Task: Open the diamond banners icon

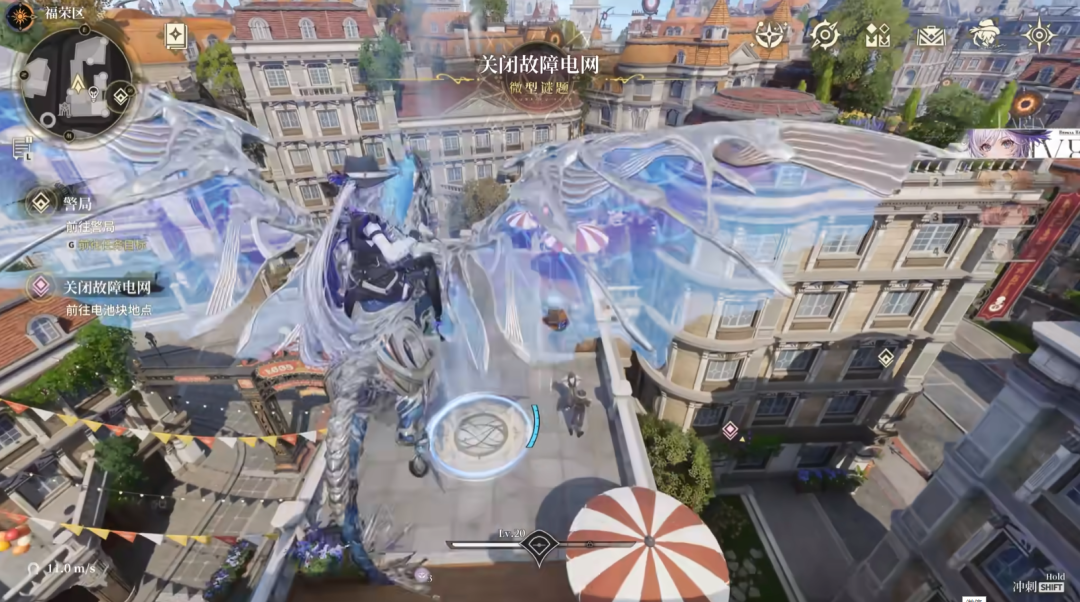Action: [x=878, y=36]
